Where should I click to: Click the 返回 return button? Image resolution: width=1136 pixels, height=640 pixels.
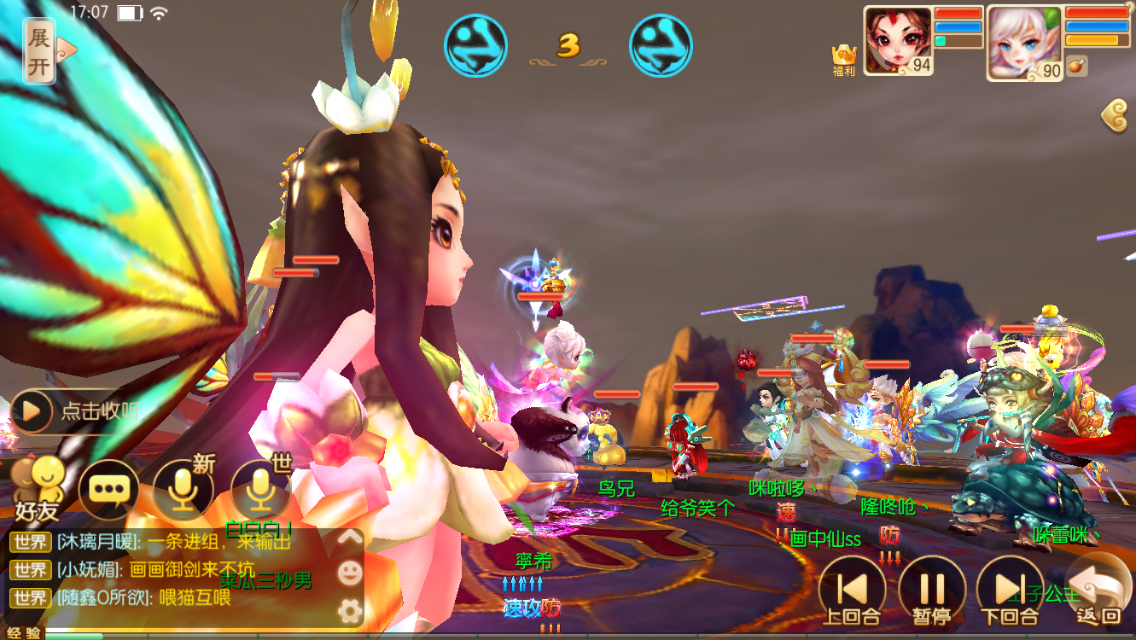[x=1097, y=590]
